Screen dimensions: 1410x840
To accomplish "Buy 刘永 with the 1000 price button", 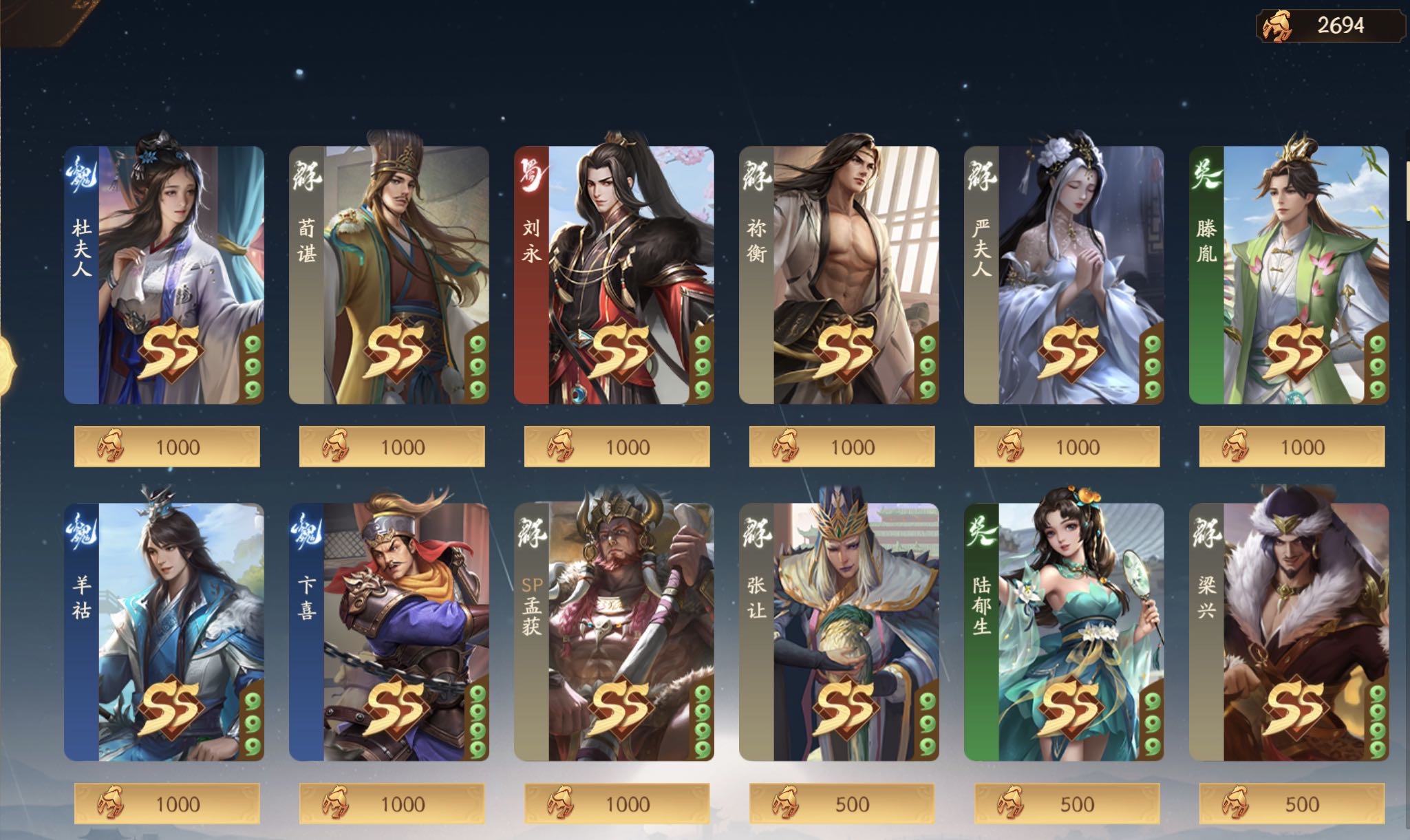I will (x=617, y=446).
